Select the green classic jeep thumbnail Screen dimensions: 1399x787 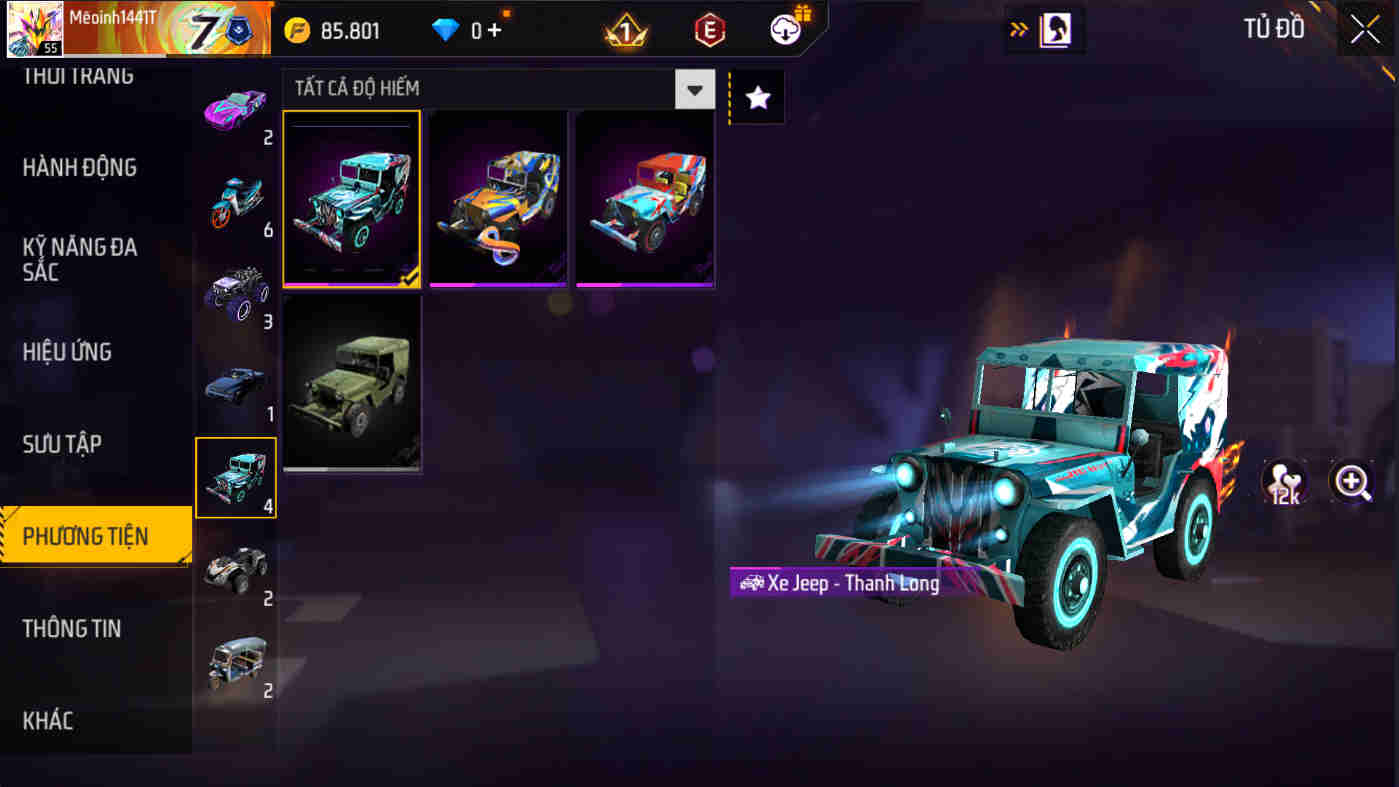point(352,382)
